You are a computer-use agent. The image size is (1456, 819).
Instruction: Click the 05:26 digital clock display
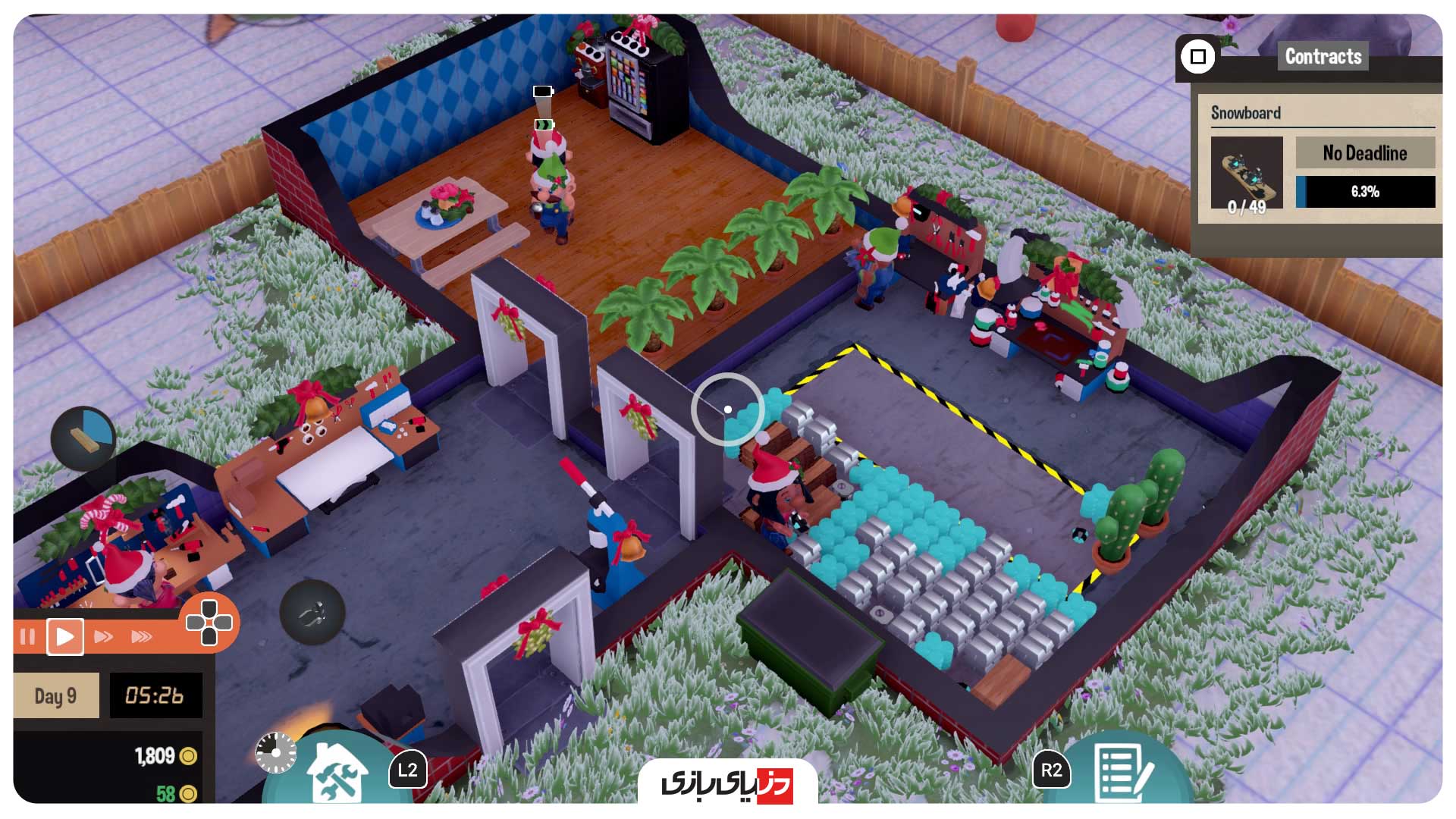155,694
